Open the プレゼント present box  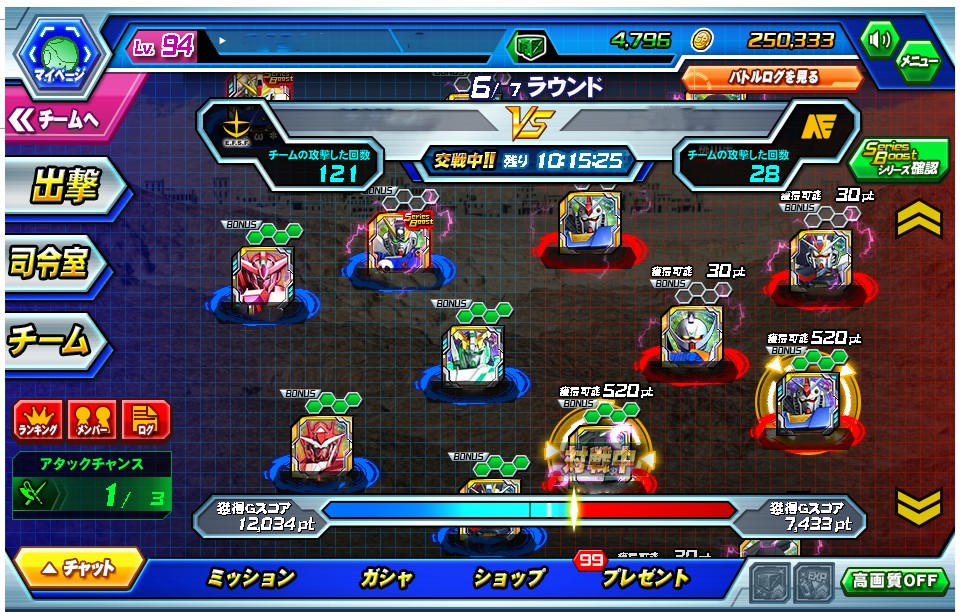click(x=645, y=578)
